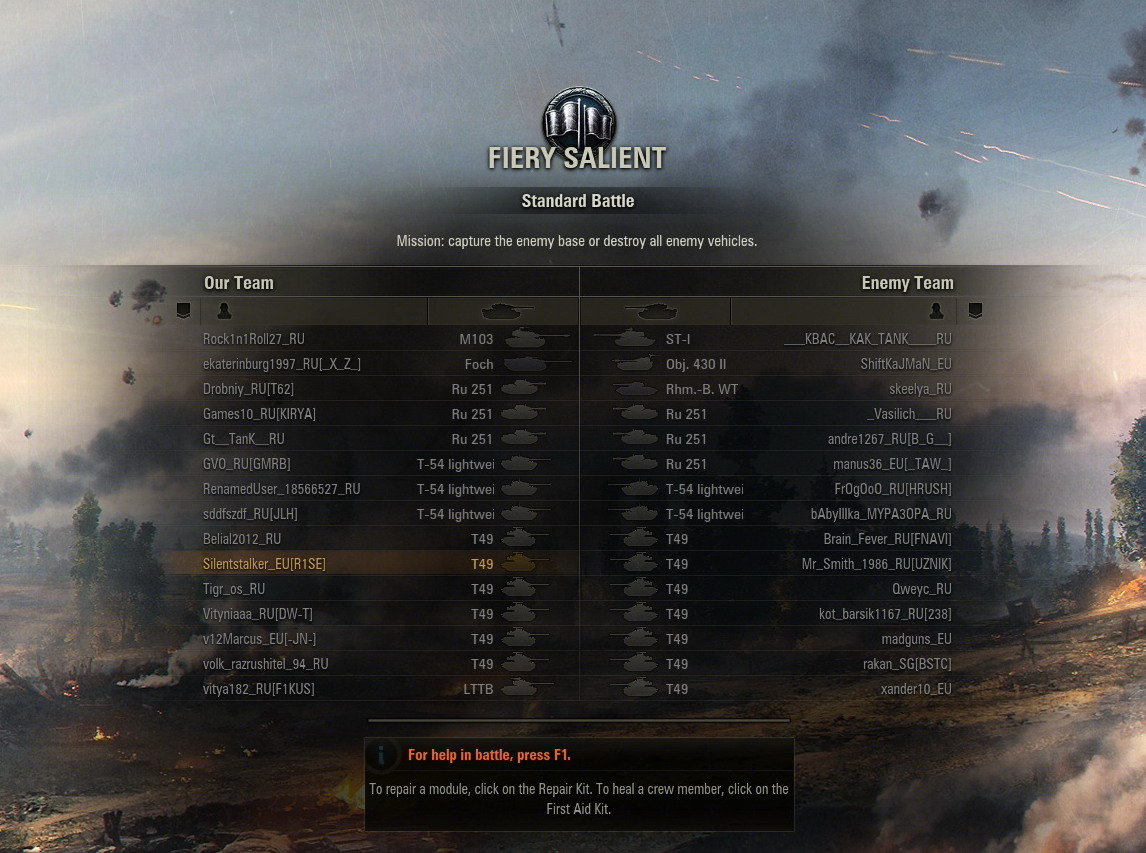
Task: Select the enemy ST-I player row
Action: pyautogui.click(x=867, y=339)
